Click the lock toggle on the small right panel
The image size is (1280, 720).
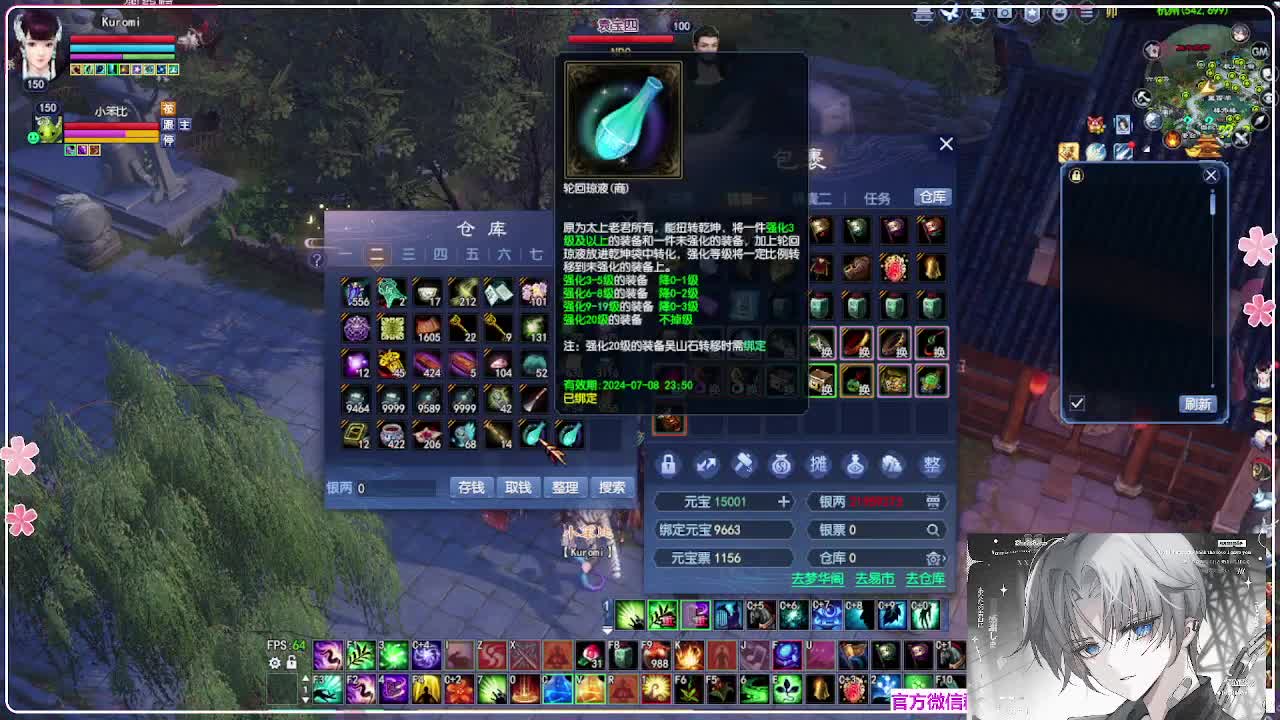point(1076,176)
